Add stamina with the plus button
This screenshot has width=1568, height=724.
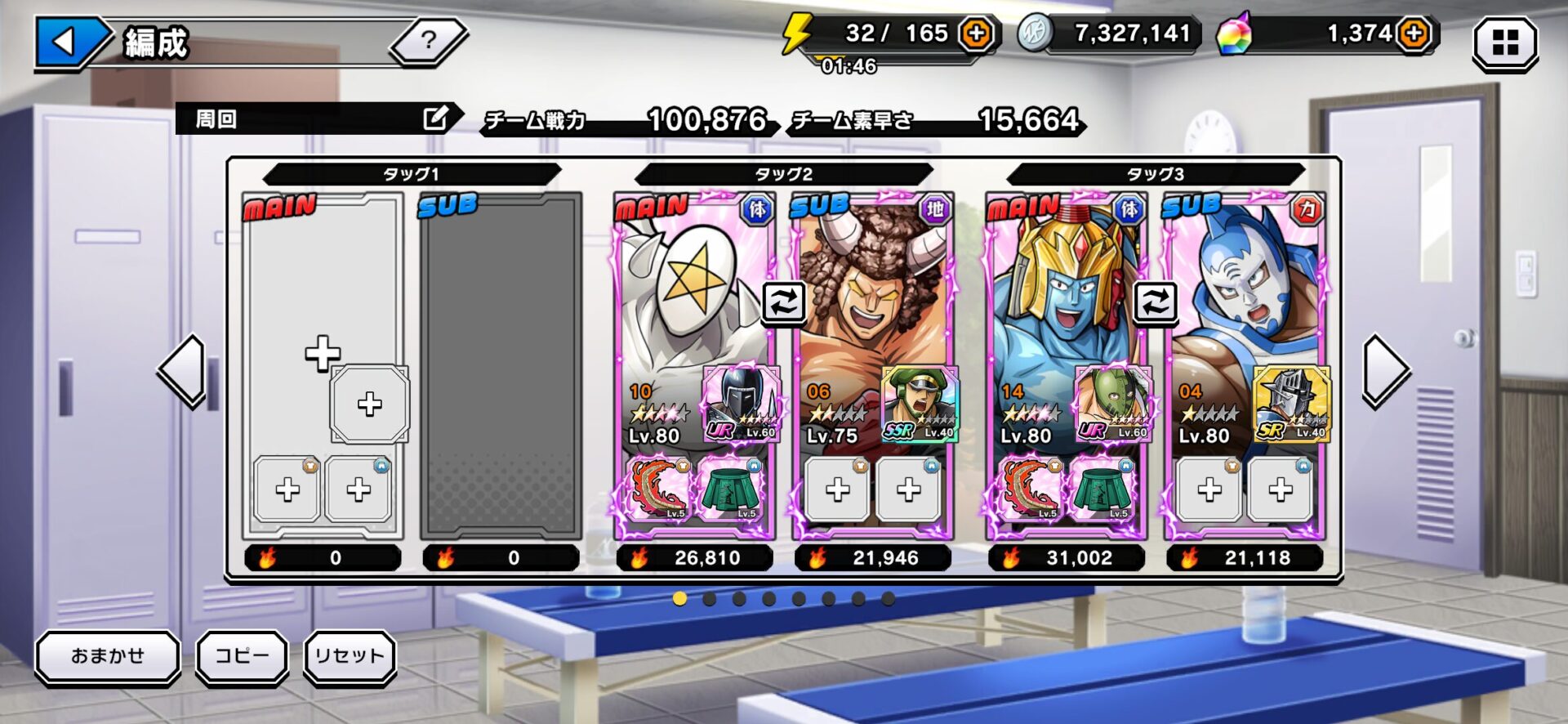pos(976,34)
